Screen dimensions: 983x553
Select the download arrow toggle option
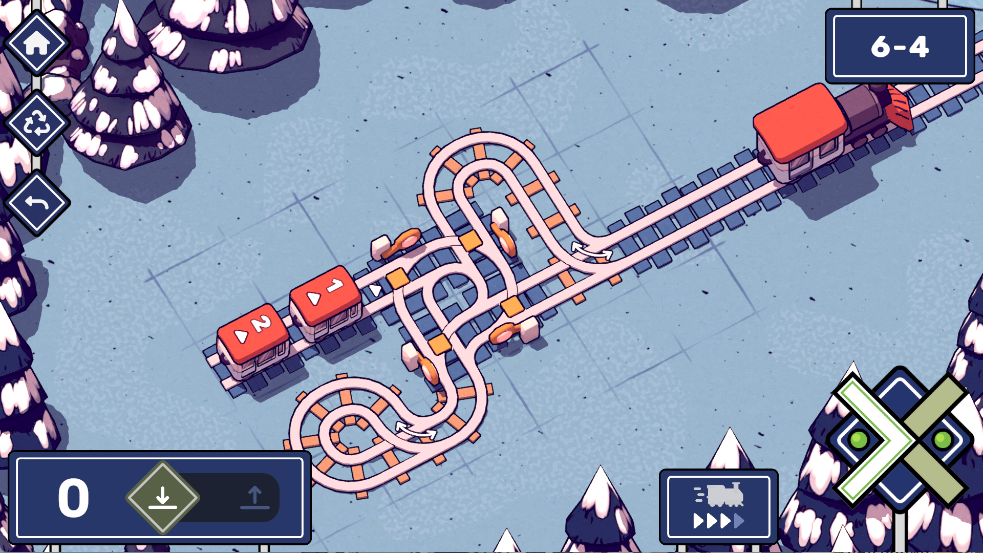pos(163,497)
